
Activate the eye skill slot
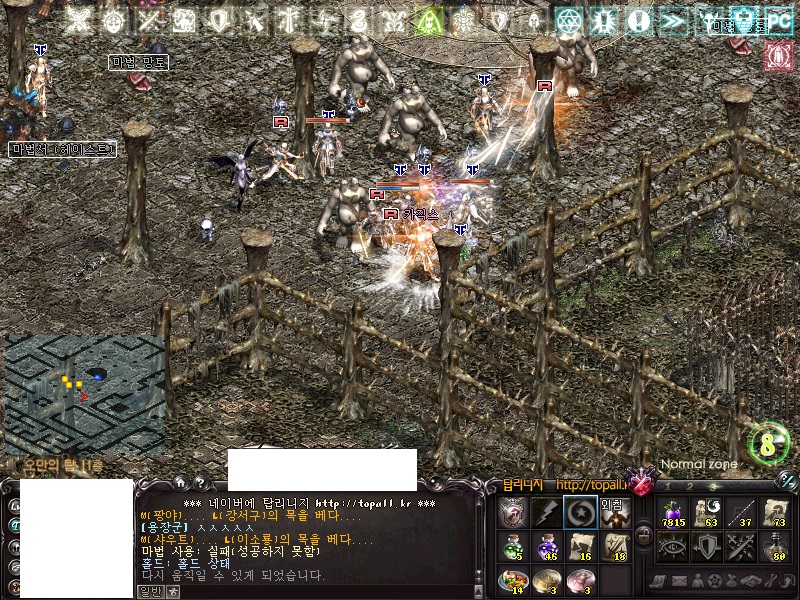click(672, 546)
